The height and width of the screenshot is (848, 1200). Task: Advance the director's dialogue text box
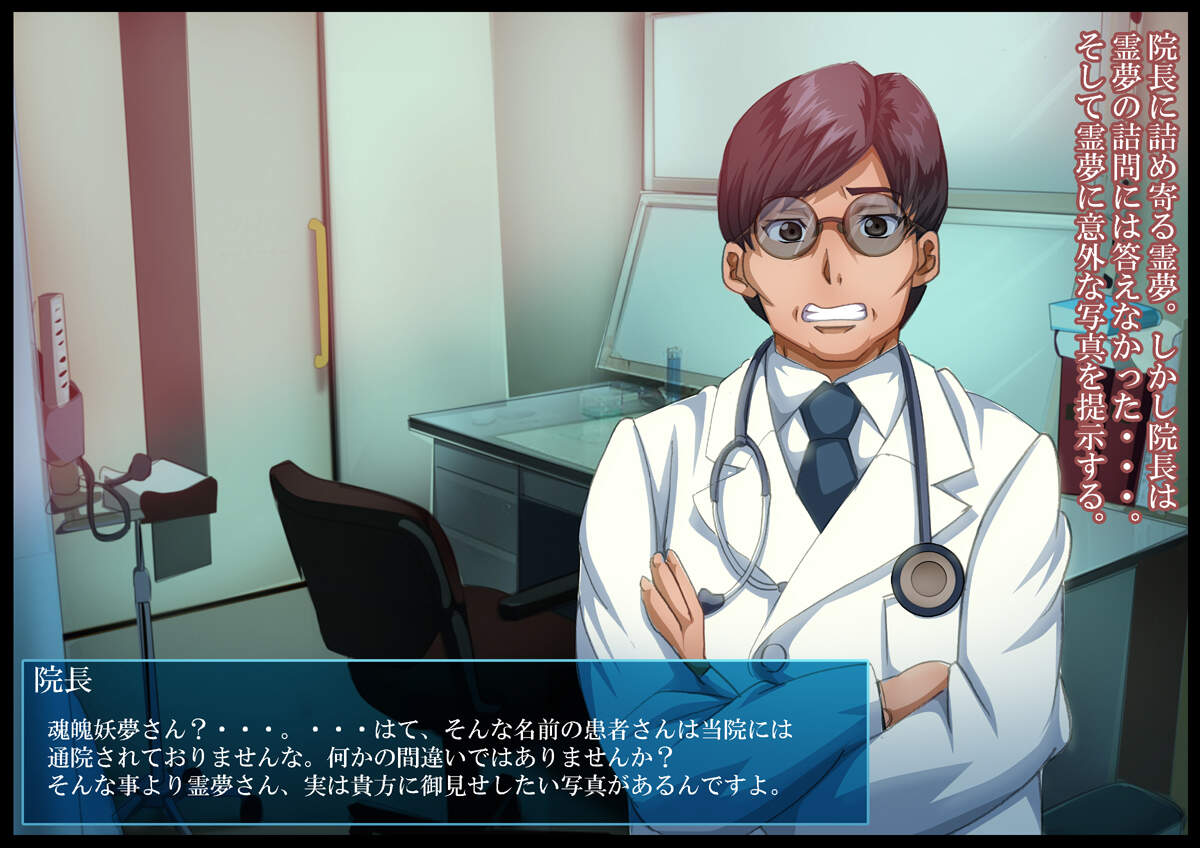(x=444, y=742)
